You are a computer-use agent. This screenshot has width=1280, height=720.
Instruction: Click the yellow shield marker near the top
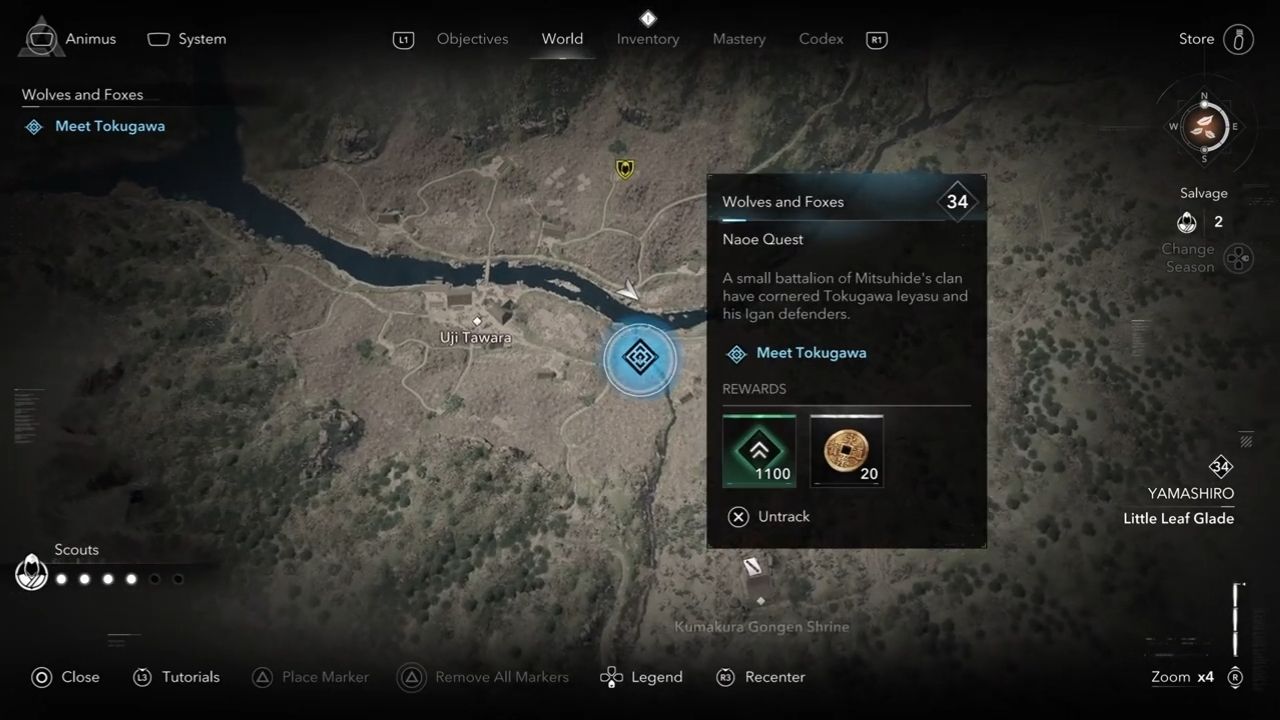623,169
